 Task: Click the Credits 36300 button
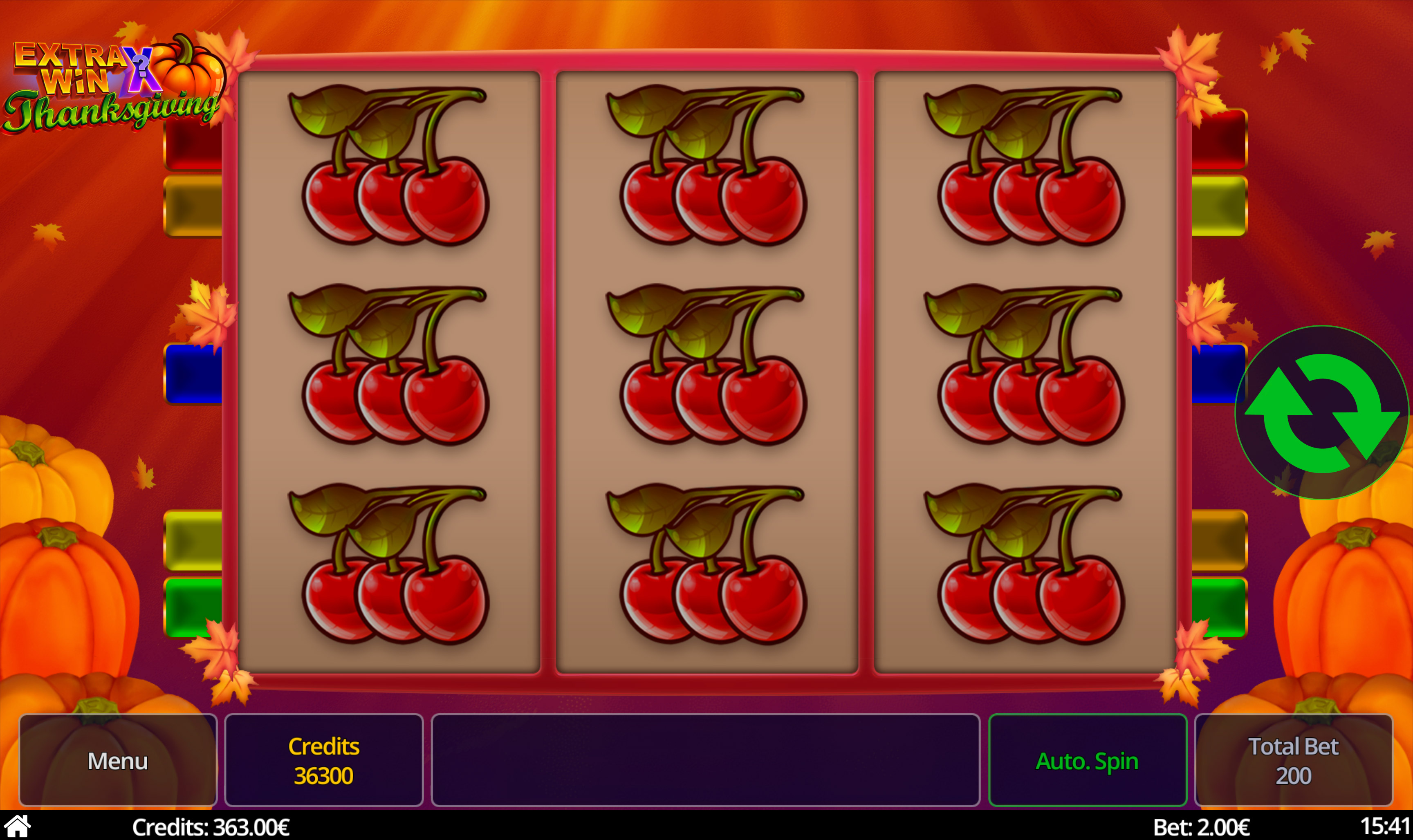[x=323, y=760]
